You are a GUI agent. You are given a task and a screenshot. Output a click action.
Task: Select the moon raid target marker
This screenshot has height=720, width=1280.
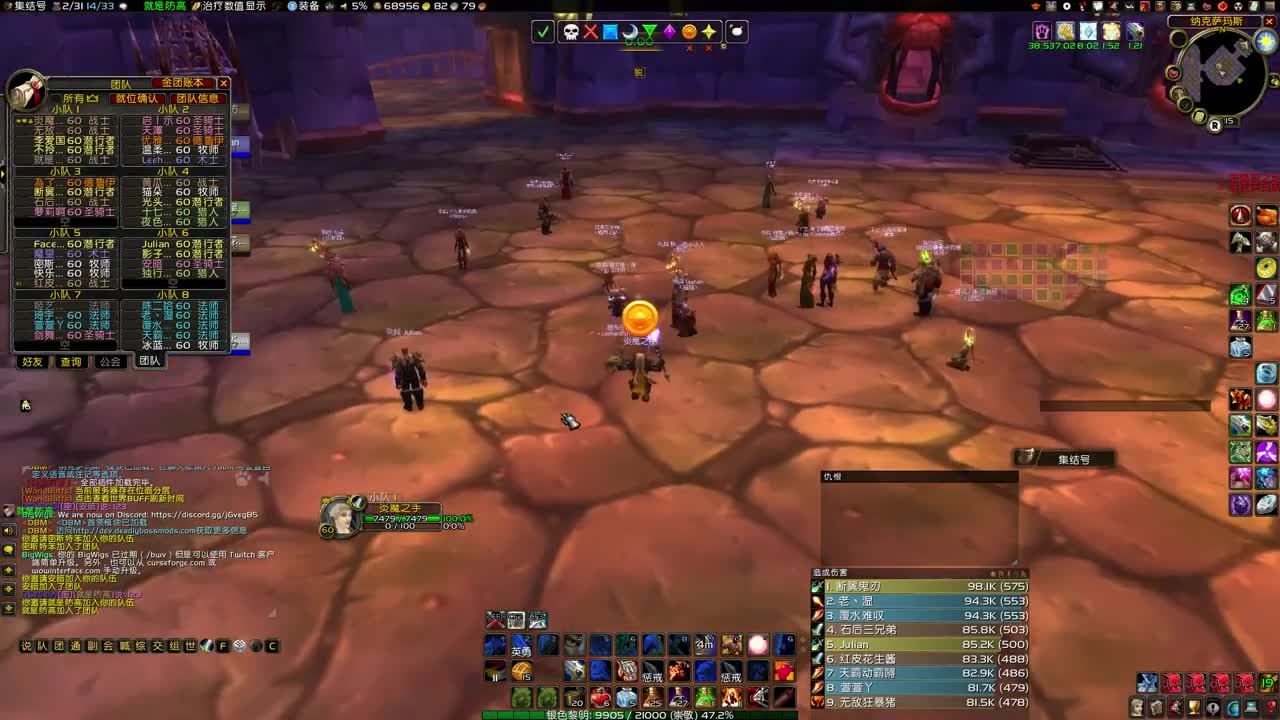click(x=631, y=32)
